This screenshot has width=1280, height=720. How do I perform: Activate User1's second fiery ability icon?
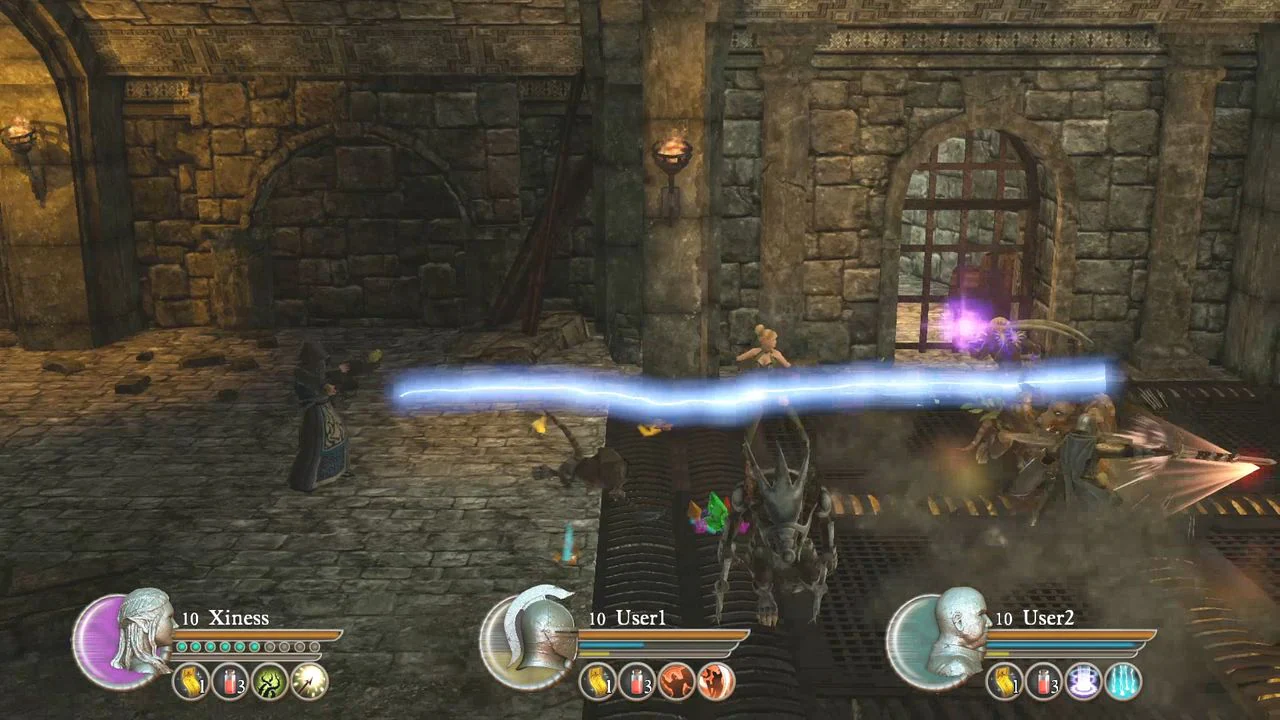[x=717, y=681]
